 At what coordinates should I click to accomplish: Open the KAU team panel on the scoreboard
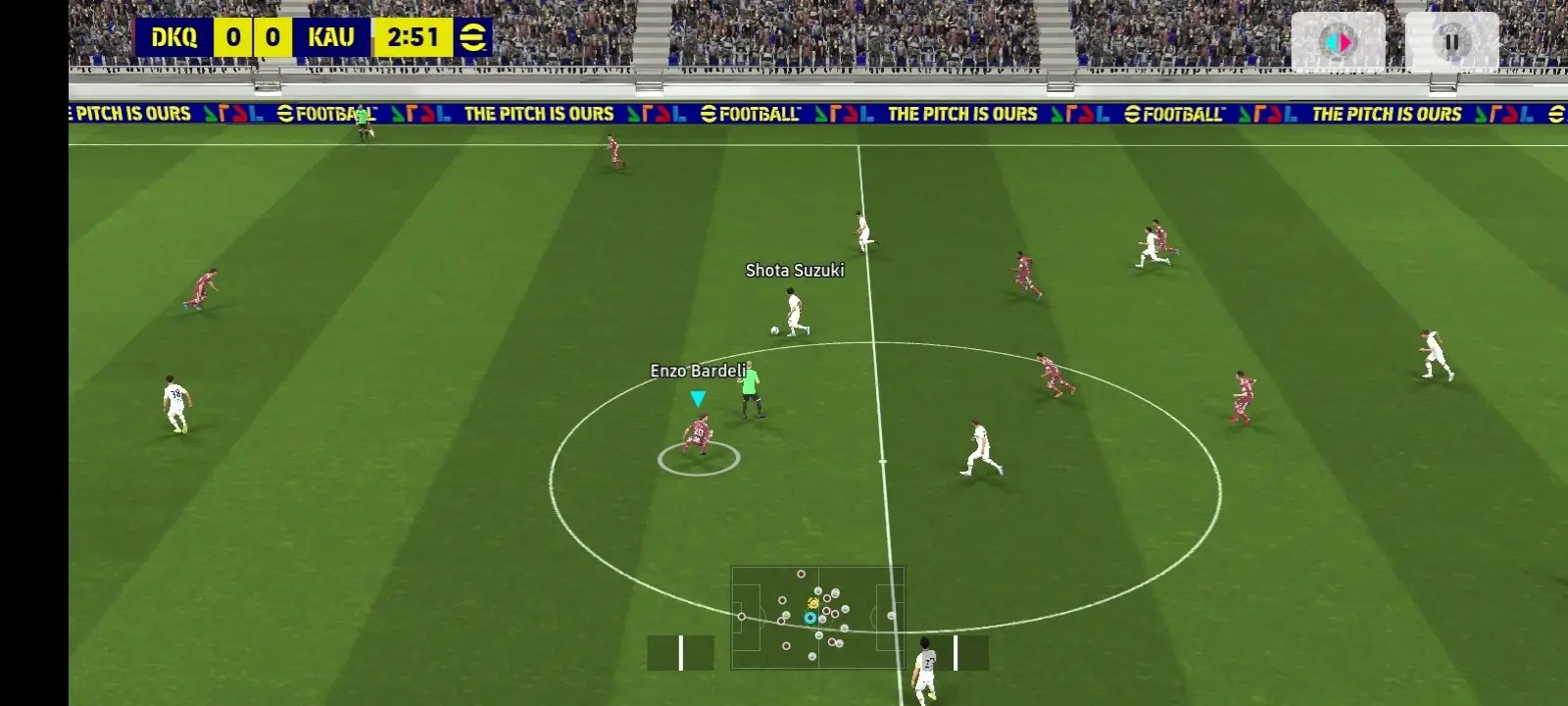click(x=333, y=39)
